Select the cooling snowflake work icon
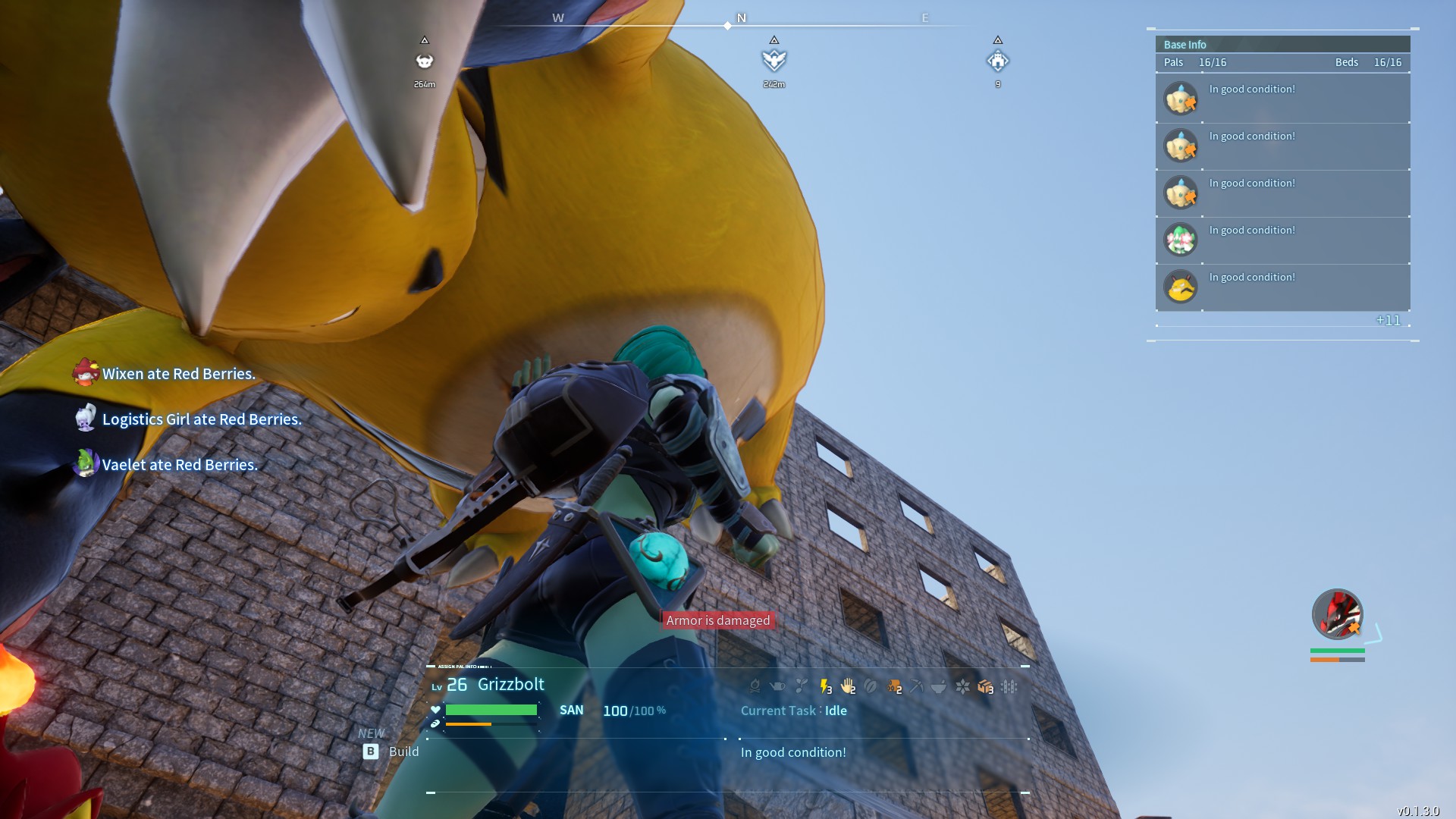 coord(962,686)
